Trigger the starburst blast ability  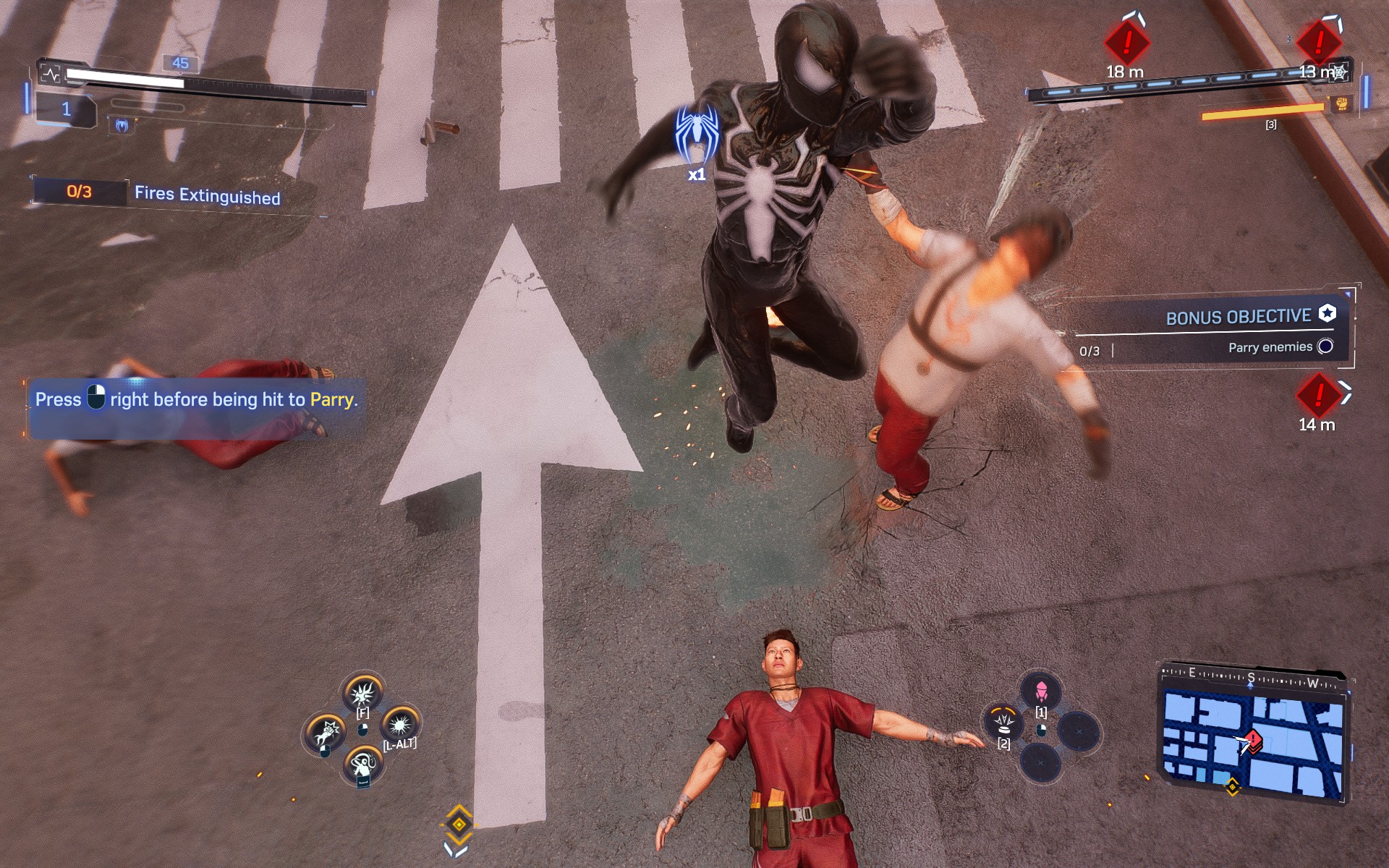point(399,723)
